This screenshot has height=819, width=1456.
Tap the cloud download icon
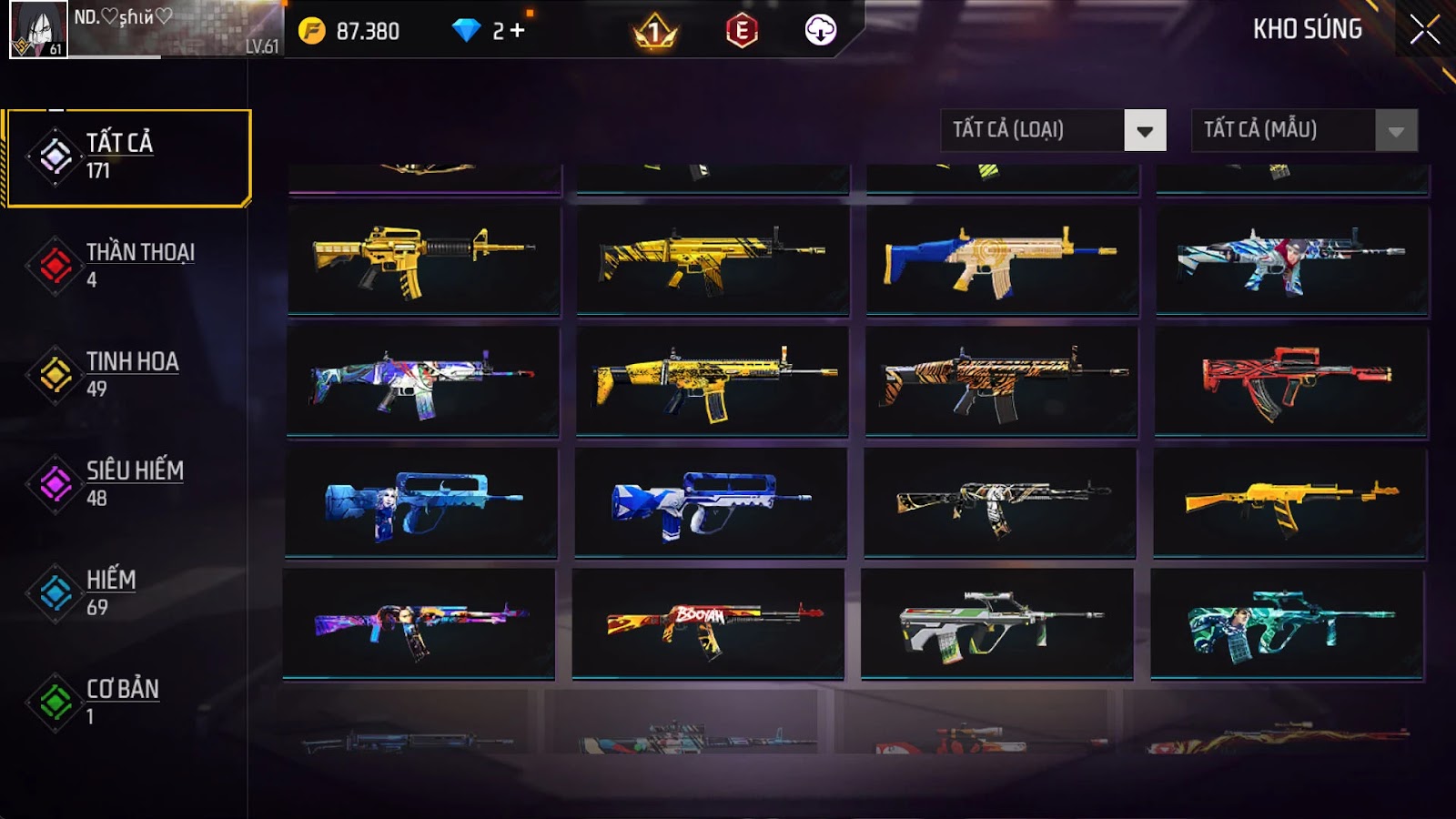(x=820, y=31)
